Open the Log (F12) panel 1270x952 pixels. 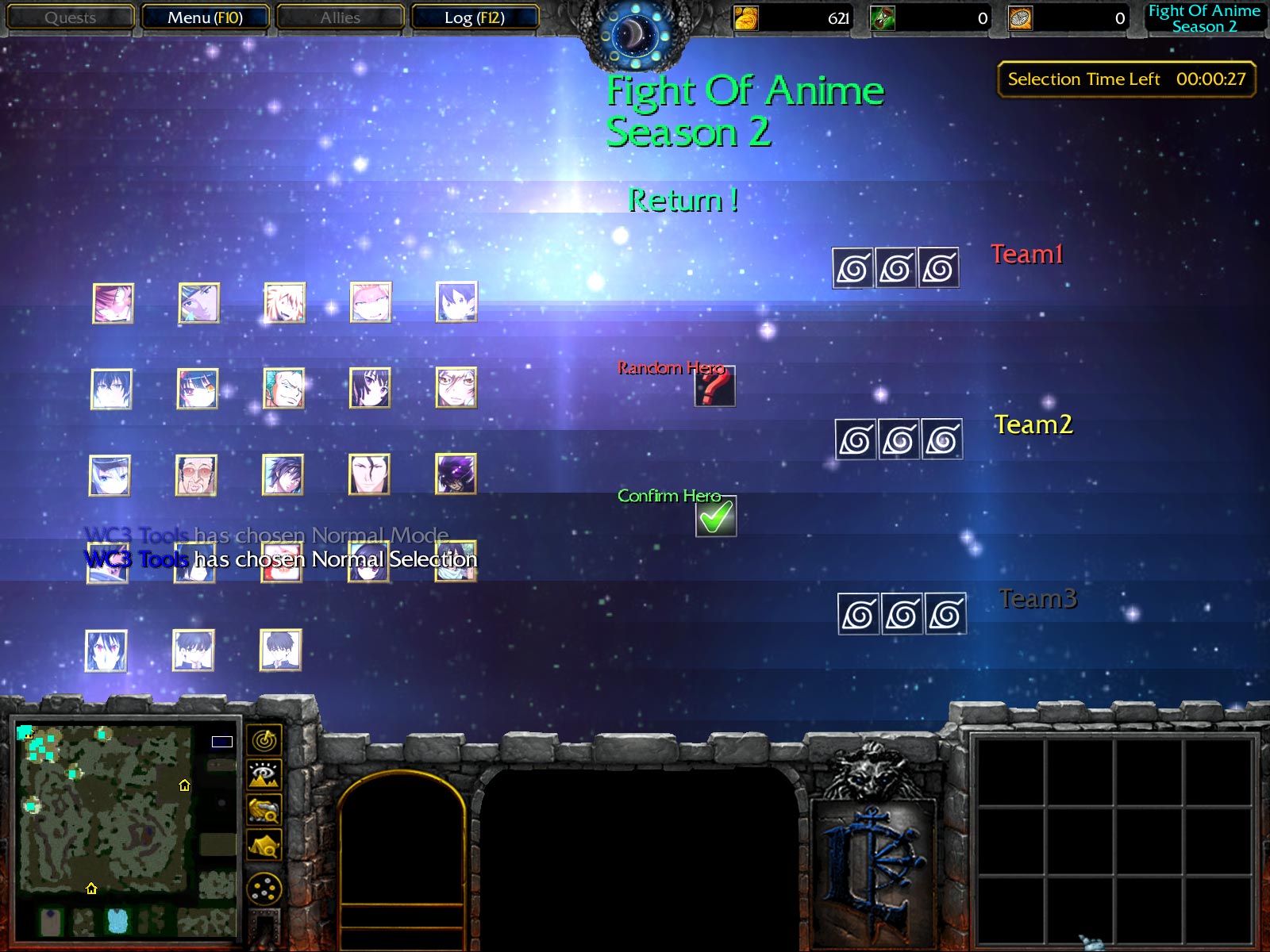[475, 17]
